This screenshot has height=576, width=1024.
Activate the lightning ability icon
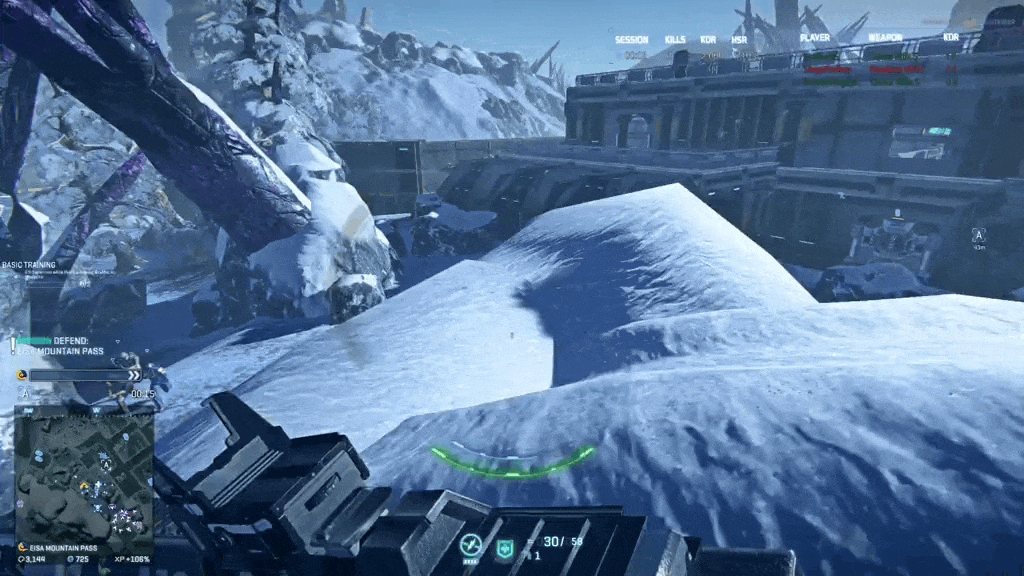click(470, 545)
